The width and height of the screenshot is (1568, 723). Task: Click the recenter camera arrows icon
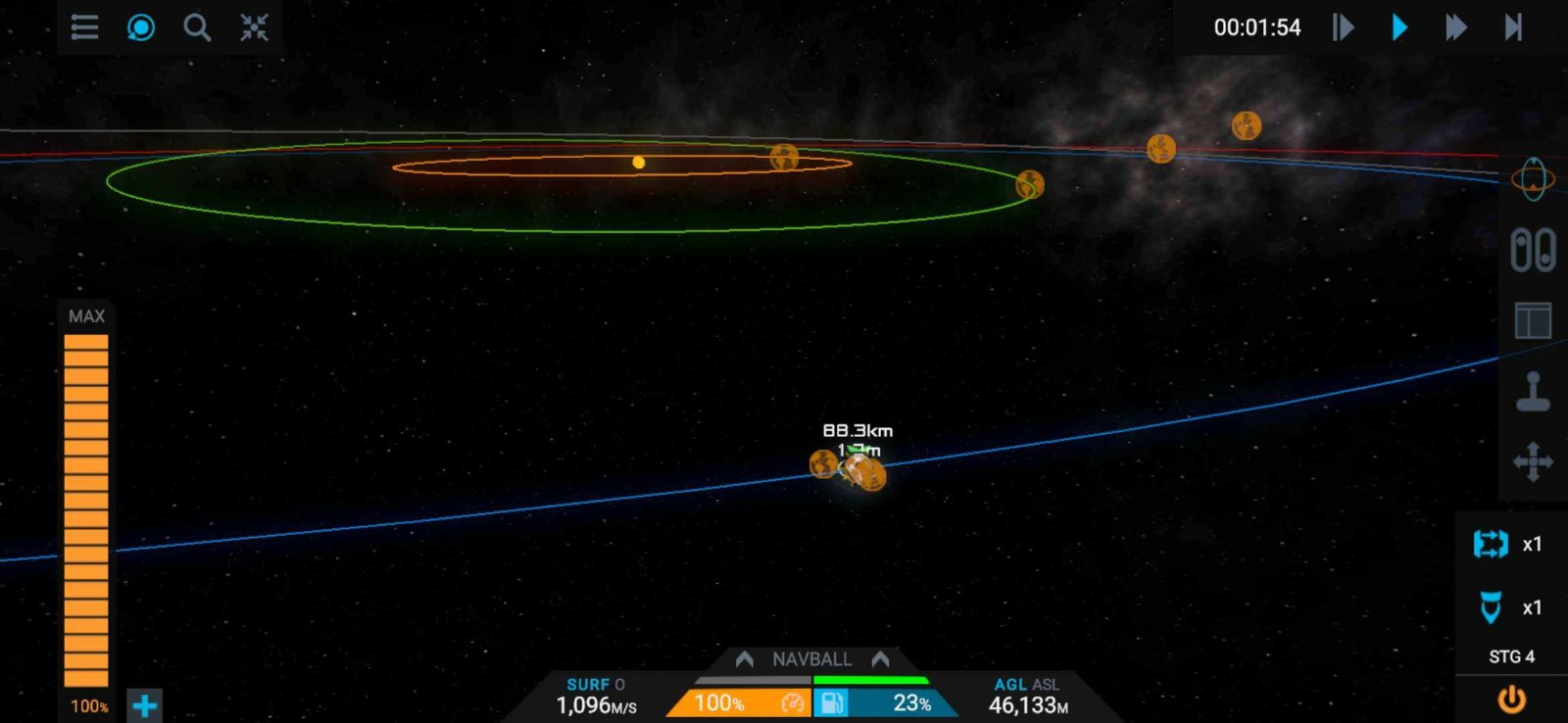(254, 27)
